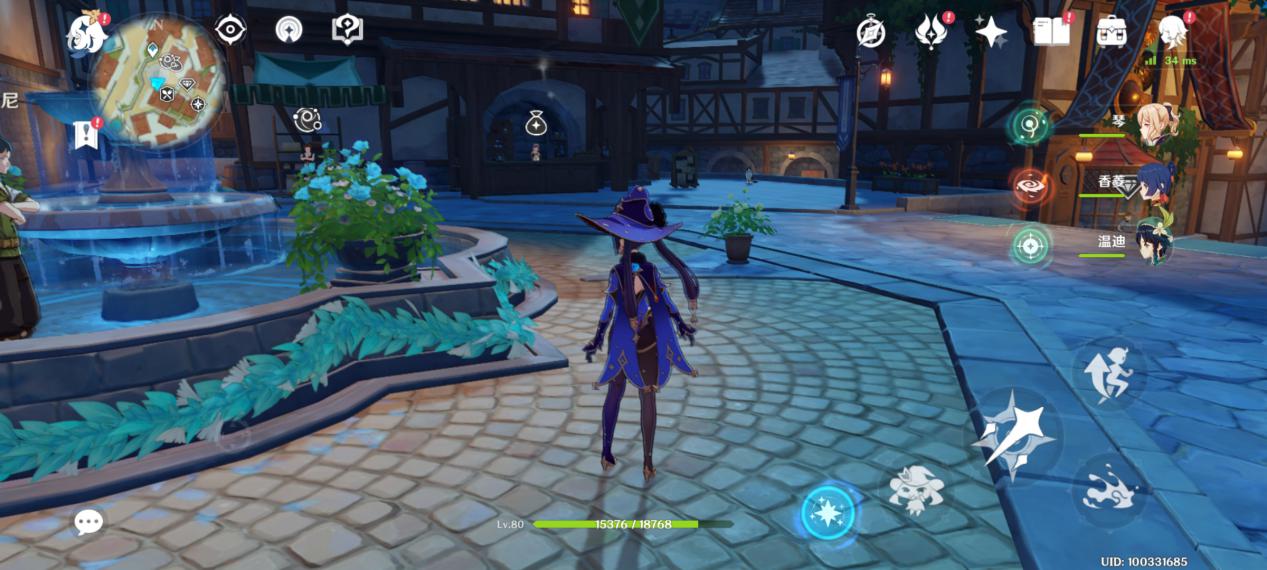This screenshot has height=570, width=1267.
Task: Switch to party member 琴
Action: pyautogui.click(x=1153, y=125)
